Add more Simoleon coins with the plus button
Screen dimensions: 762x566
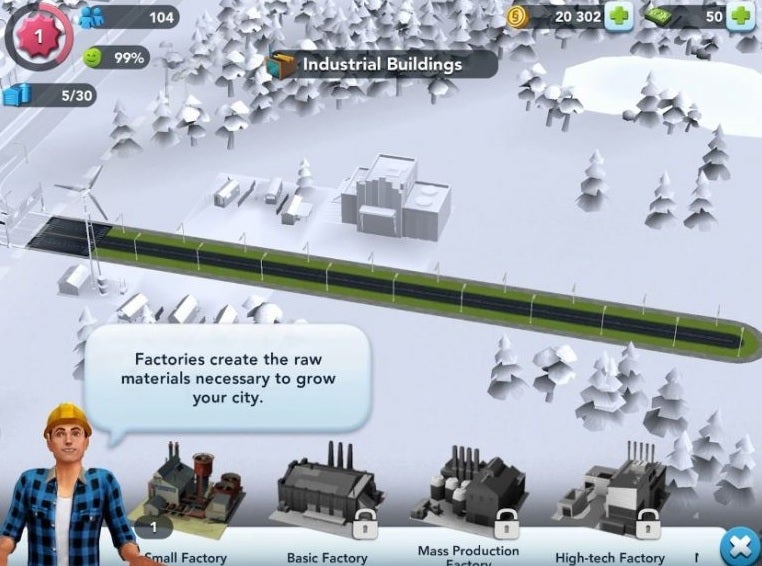click(x=619, y=16)
